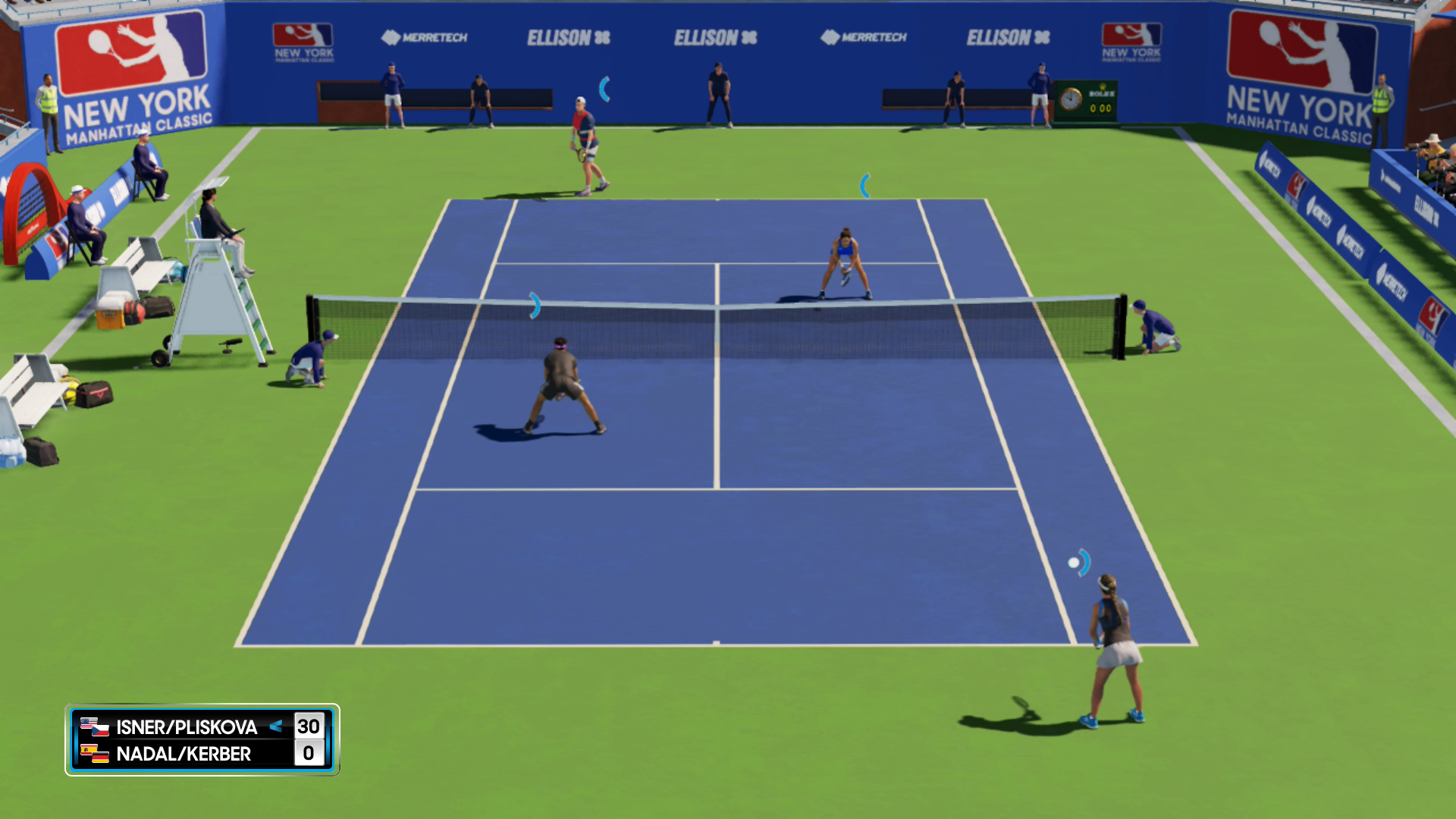Click the blue arc marker near the net post
This screenshot has height=819, width=1456.
[536, 305]
